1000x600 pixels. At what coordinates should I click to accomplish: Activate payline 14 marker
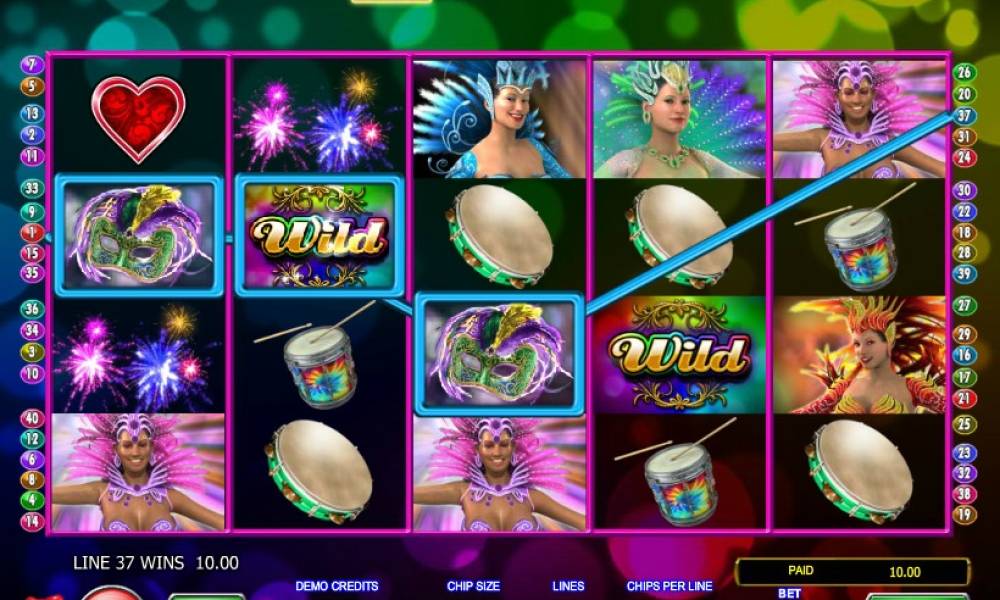[x=32, y=521]
